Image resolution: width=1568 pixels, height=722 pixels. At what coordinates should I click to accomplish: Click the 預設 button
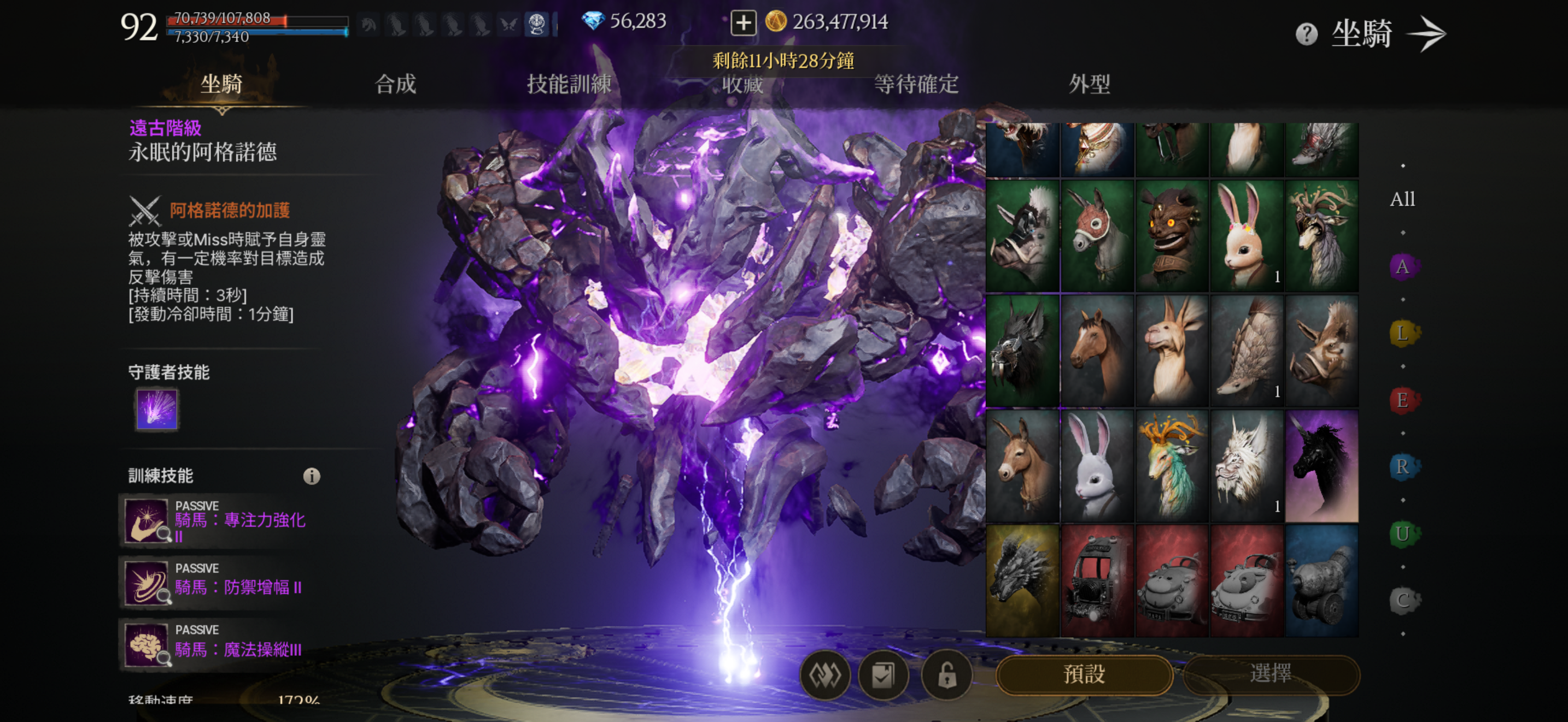1084,674
